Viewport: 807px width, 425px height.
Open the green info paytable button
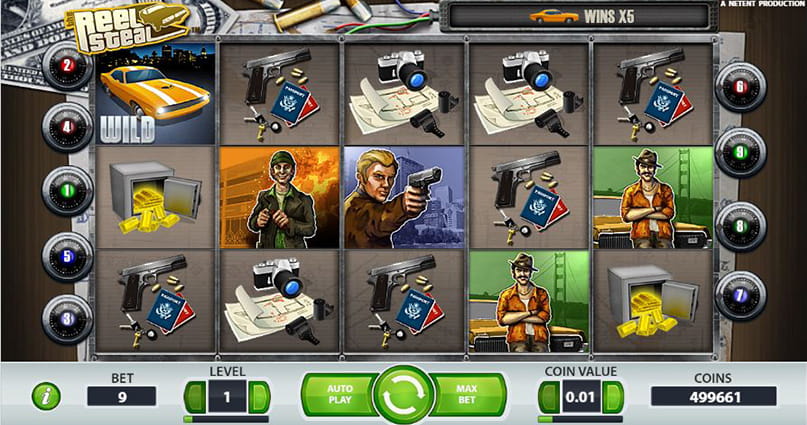tap(46, 396)
